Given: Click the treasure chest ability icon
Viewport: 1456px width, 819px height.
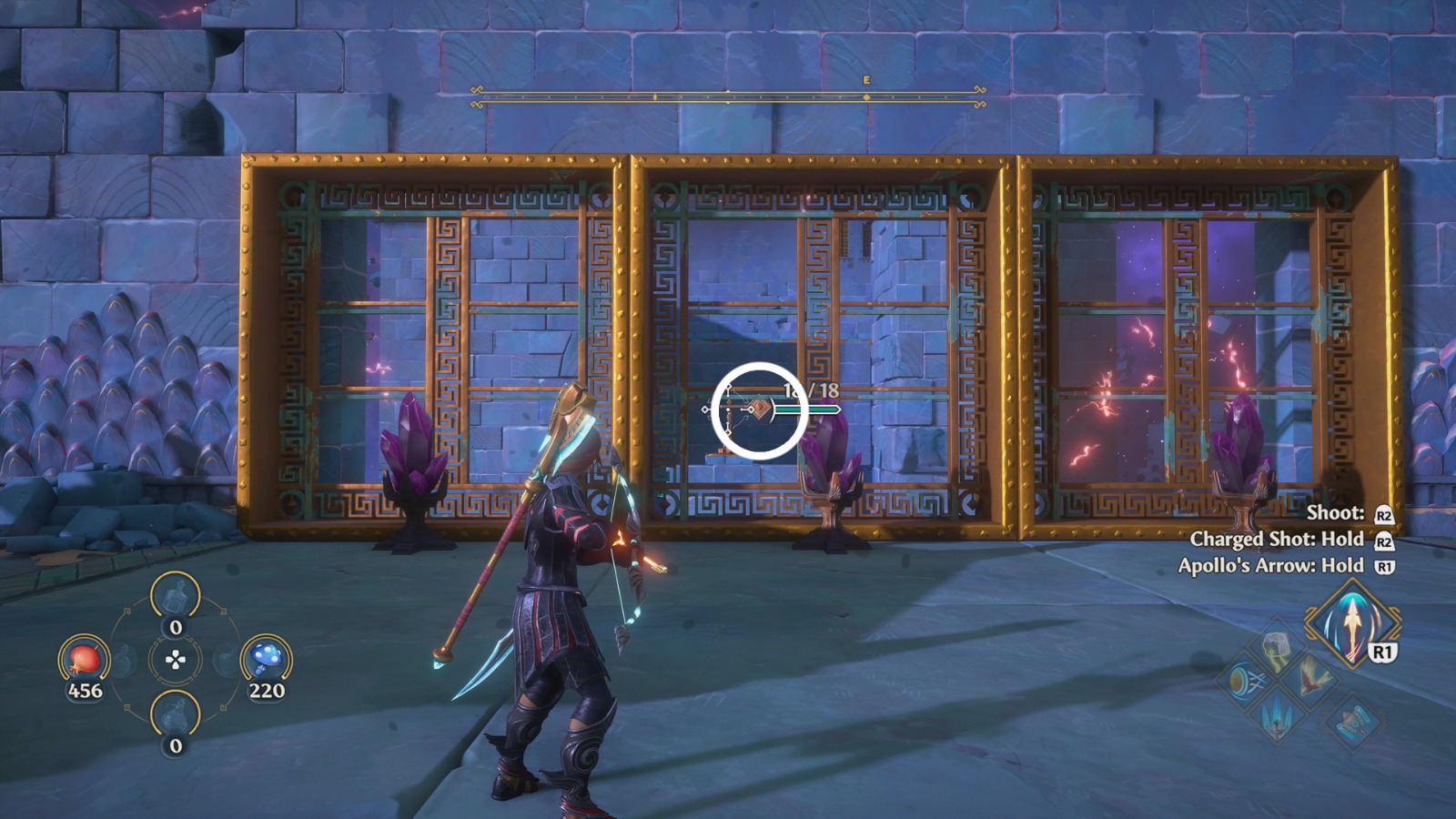Looking at the screenshot, I should (1352, 723).
